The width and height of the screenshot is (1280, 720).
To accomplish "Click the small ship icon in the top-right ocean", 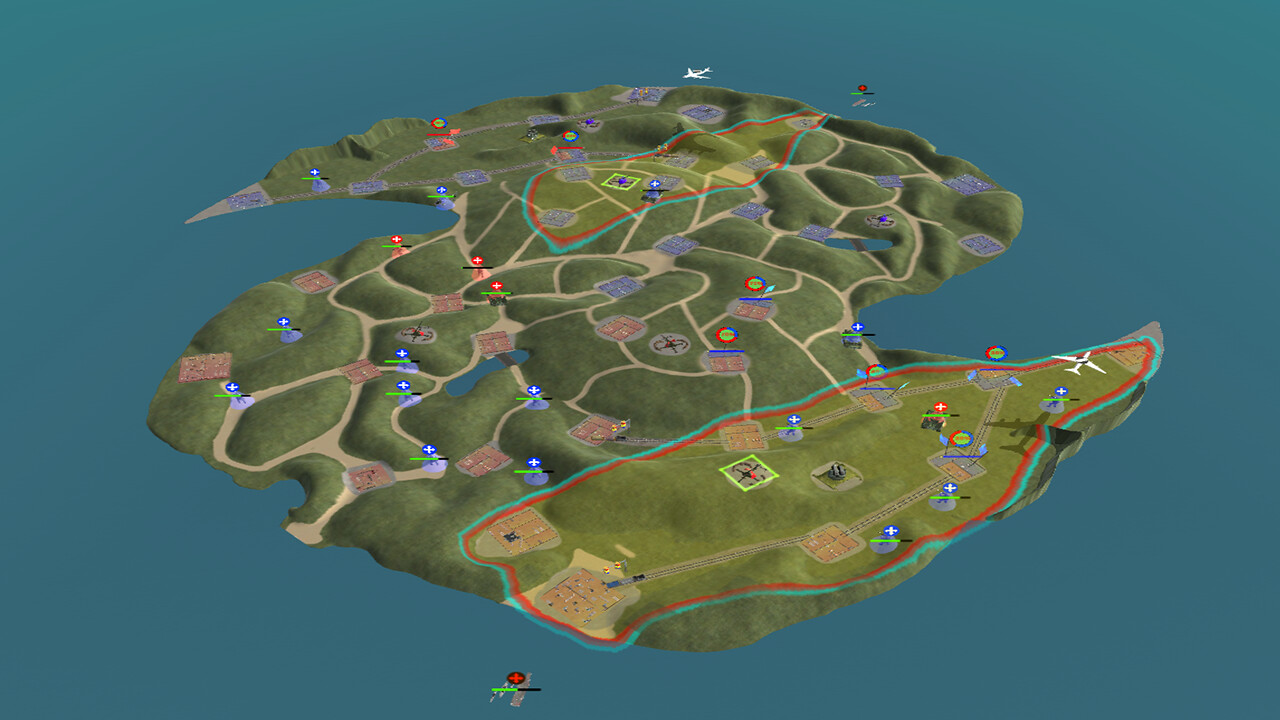I will click(864, 103).
